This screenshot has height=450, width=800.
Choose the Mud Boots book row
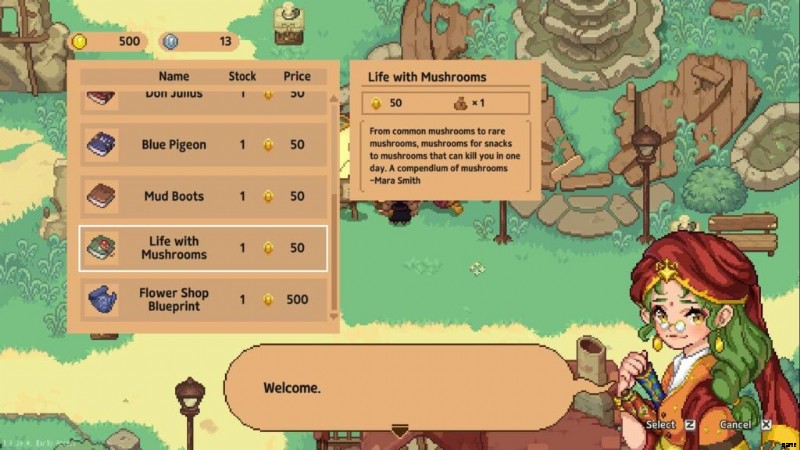coord(203,196)
